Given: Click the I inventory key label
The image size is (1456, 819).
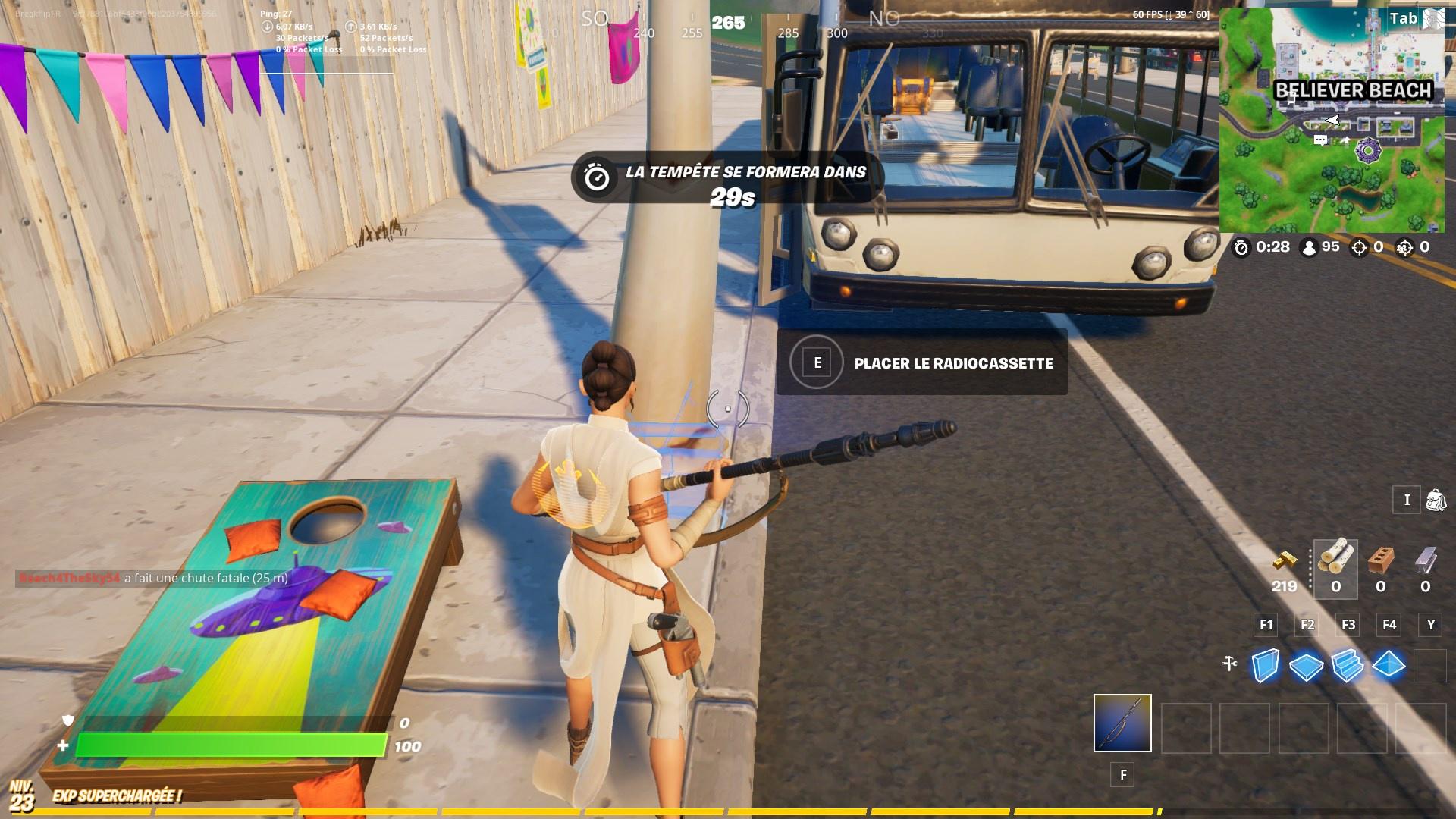Looking at the screenshot, I should [x=1407, y=500].
